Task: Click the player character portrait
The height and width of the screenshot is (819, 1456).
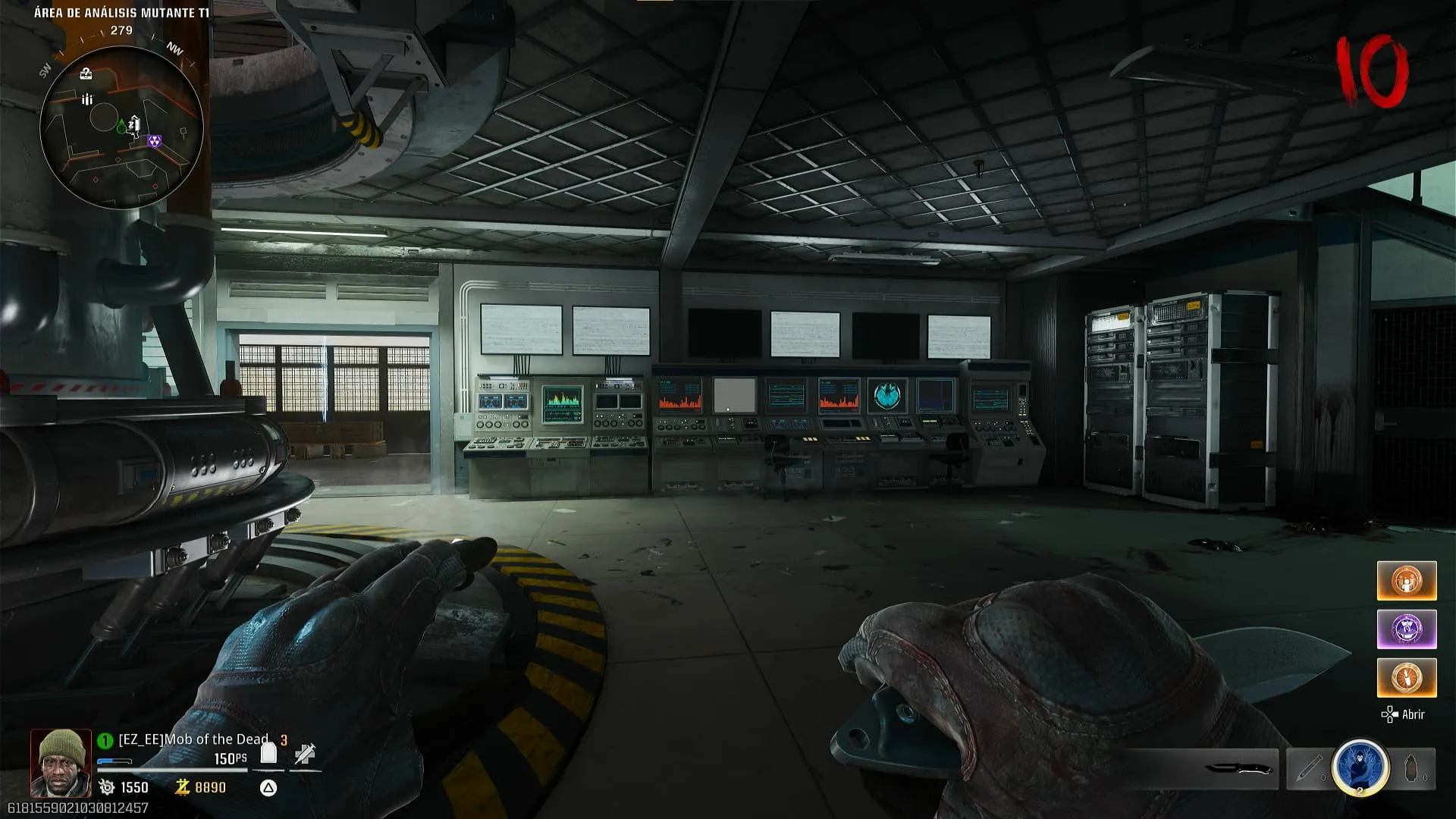Action: tap(61, 763)
